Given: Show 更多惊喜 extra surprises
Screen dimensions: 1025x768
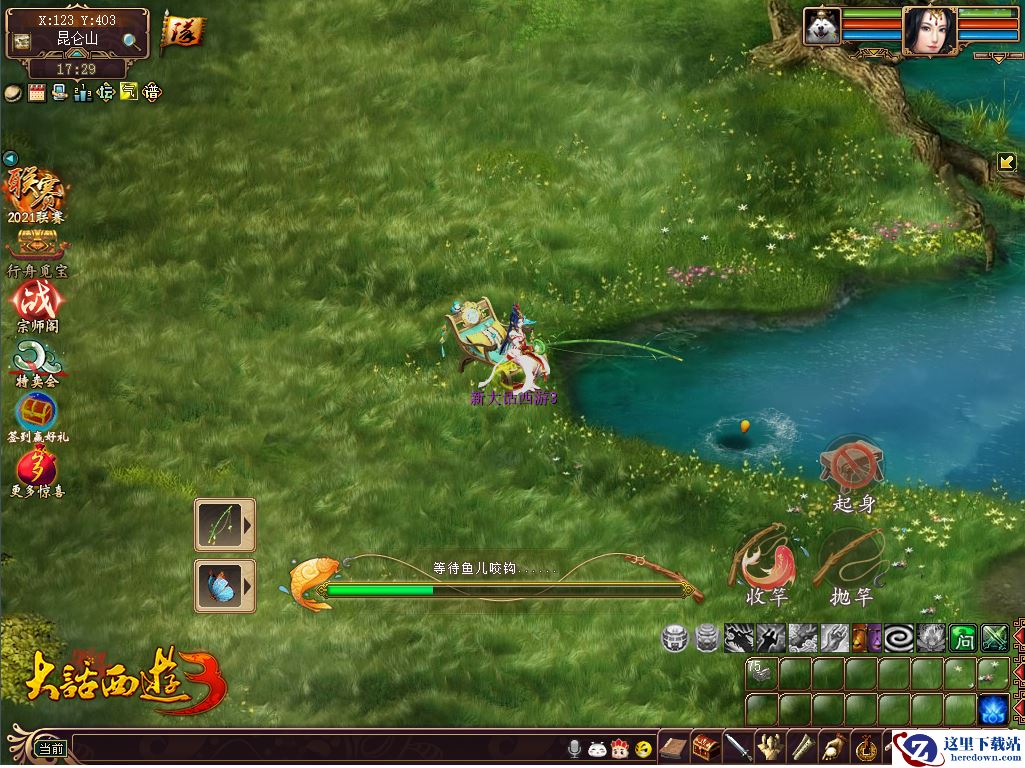Looking at the screenshot, I should [x=37, y=466].
